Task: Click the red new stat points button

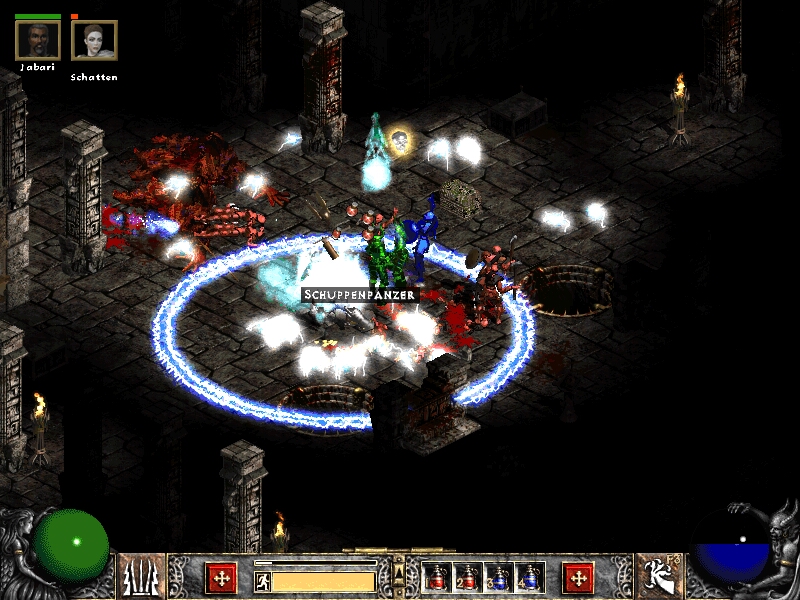Action: point(221,577)
